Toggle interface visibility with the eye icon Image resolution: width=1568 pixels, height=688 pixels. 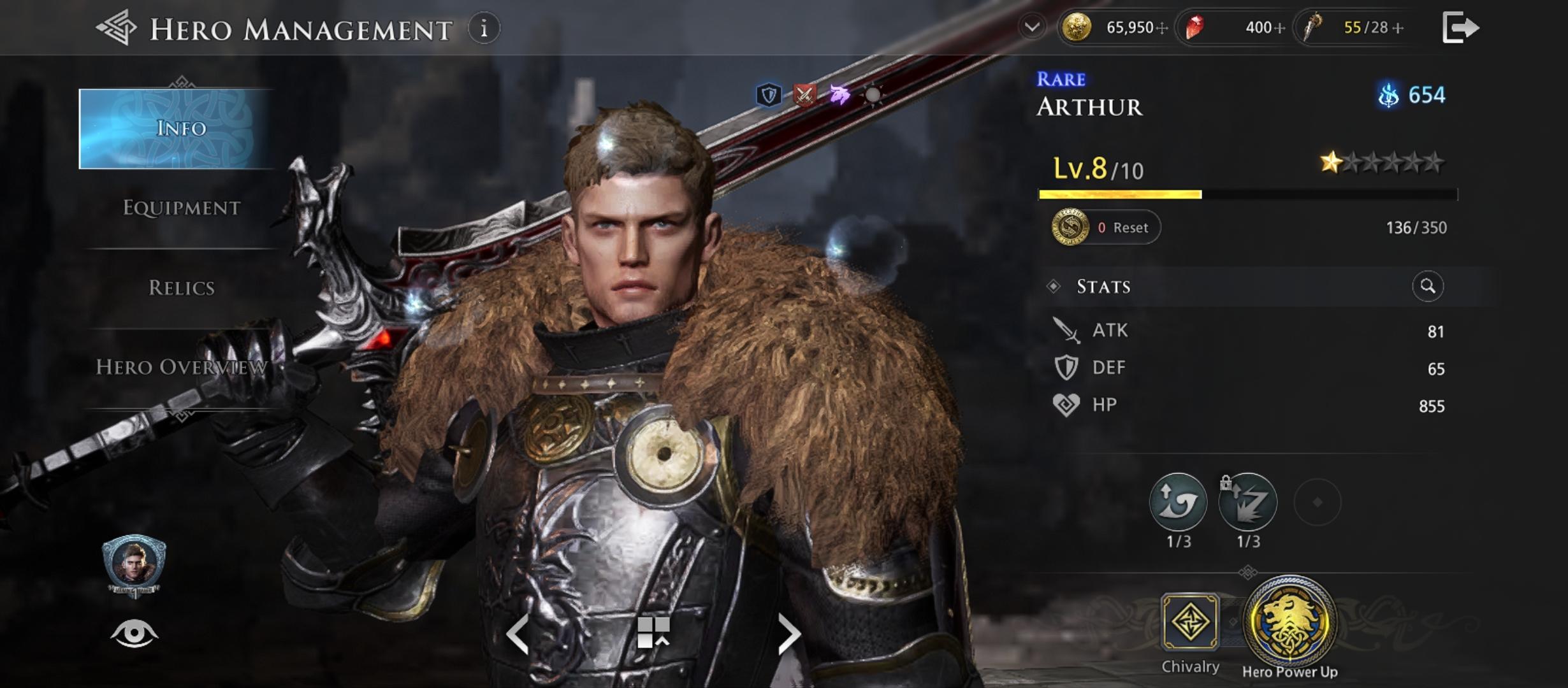click(134, 634)
